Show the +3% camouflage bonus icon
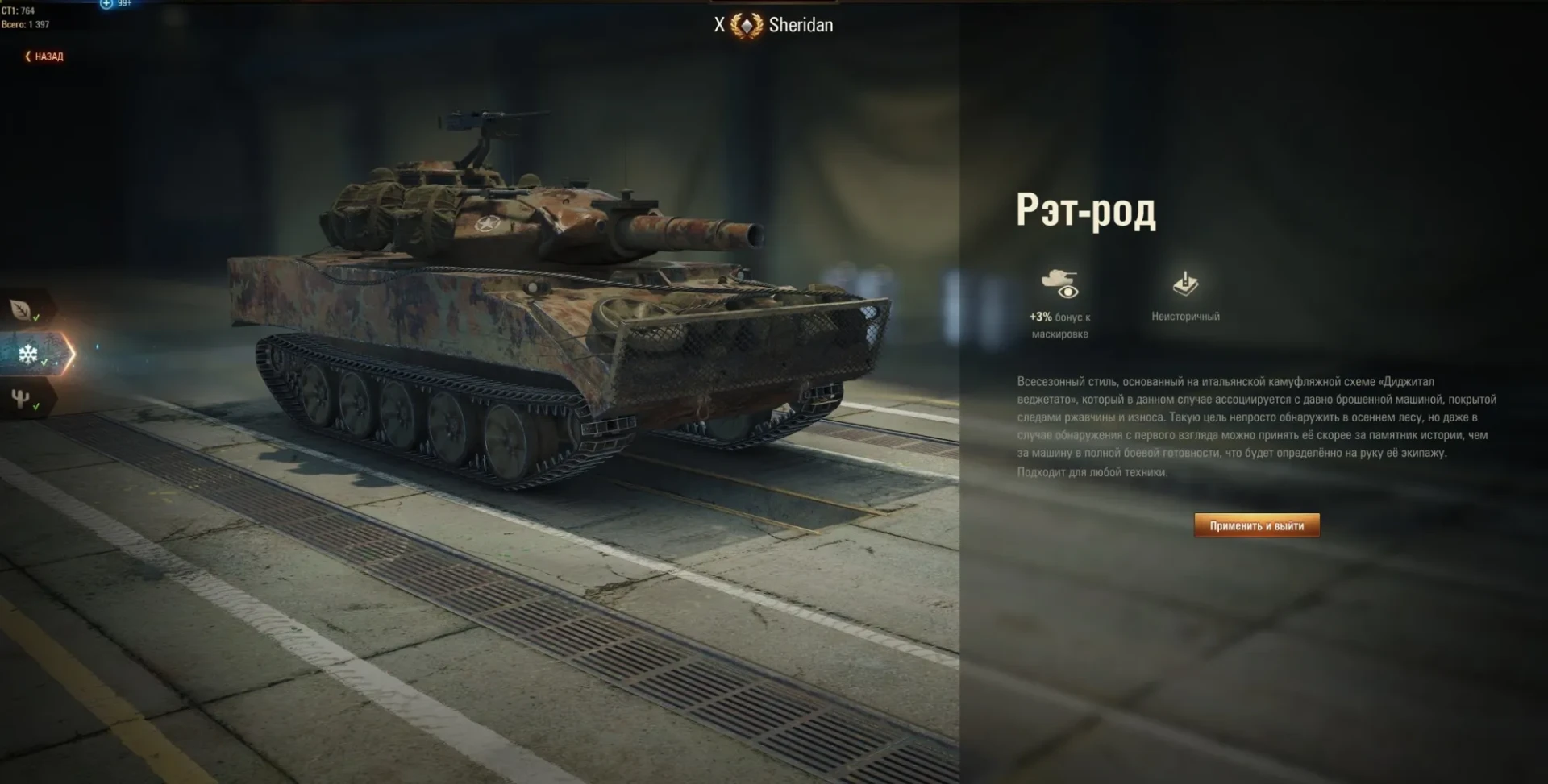 click(x=1059, y=284)
